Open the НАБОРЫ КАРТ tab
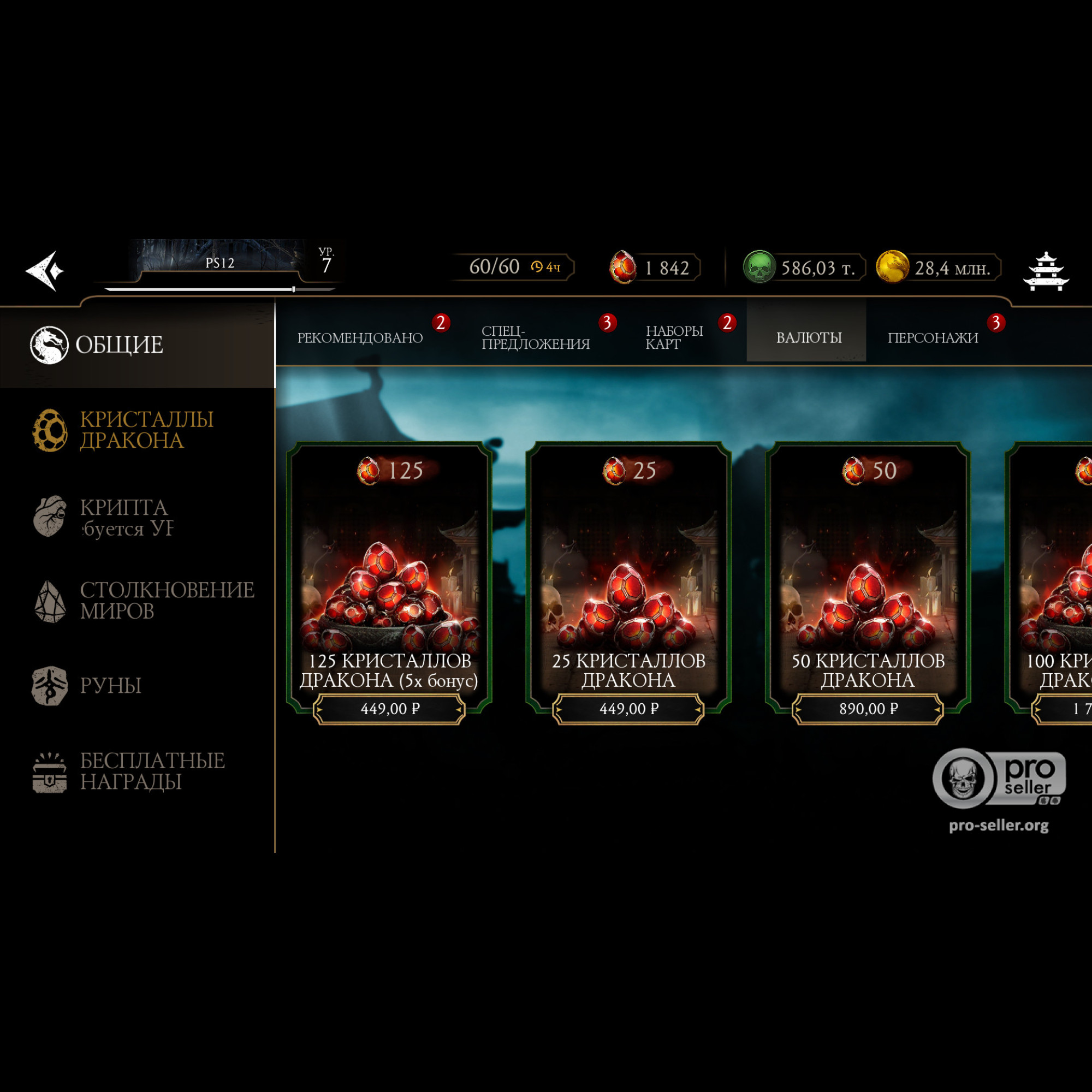1092x1092 pixels. pos(674,337)
